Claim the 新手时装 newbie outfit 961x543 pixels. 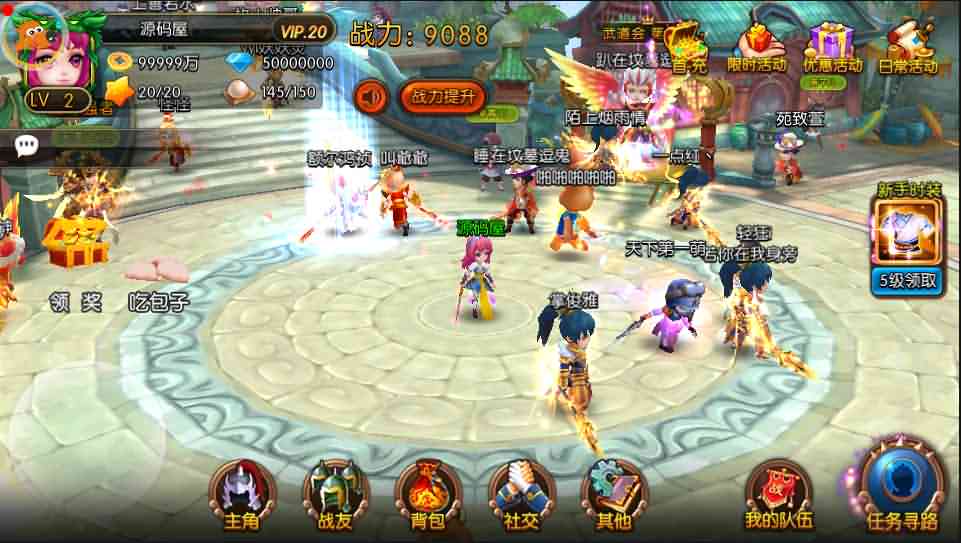click(x=908, y=232)
